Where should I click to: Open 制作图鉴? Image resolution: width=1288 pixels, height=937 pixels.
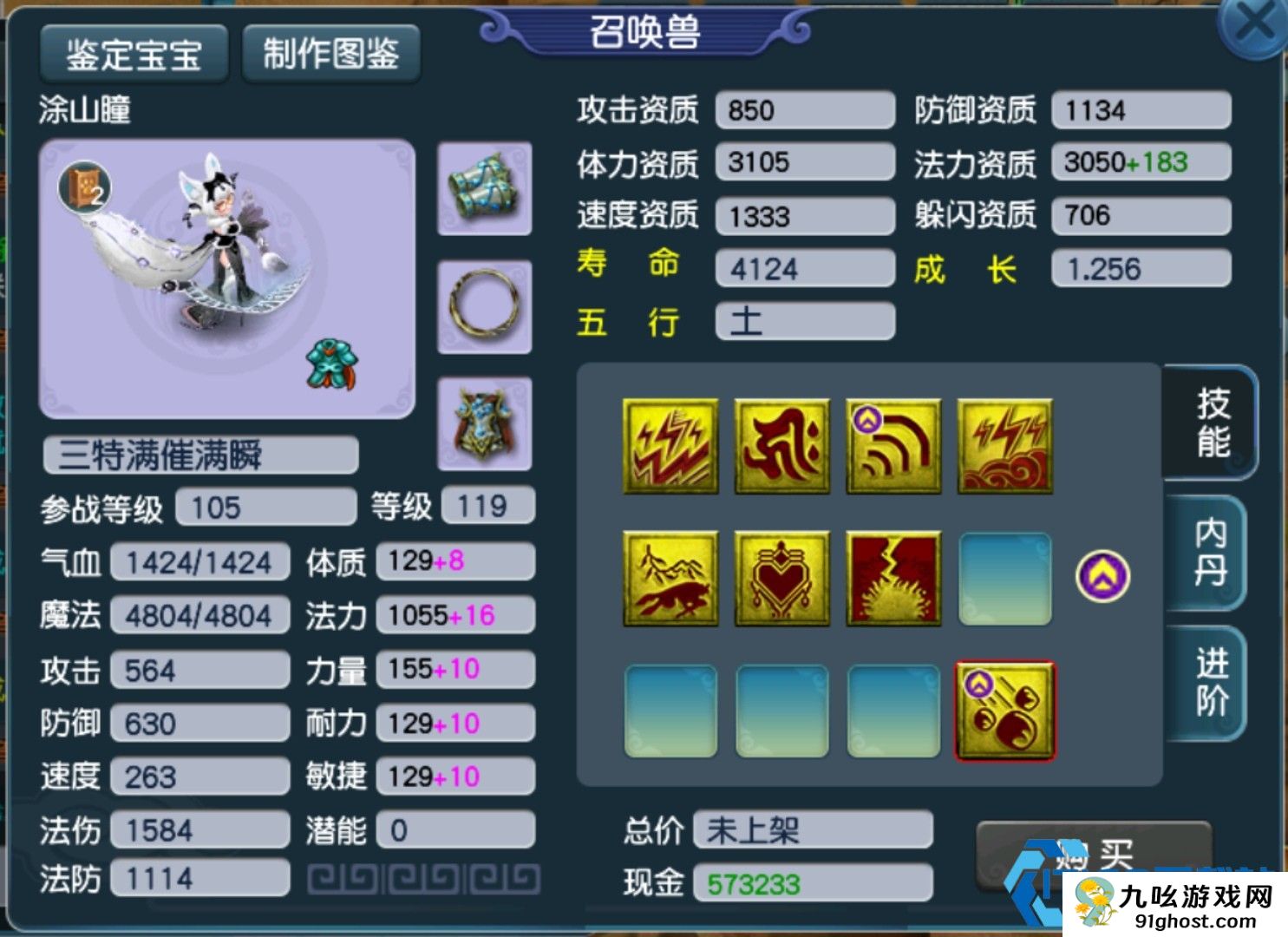tap(332, 52)
